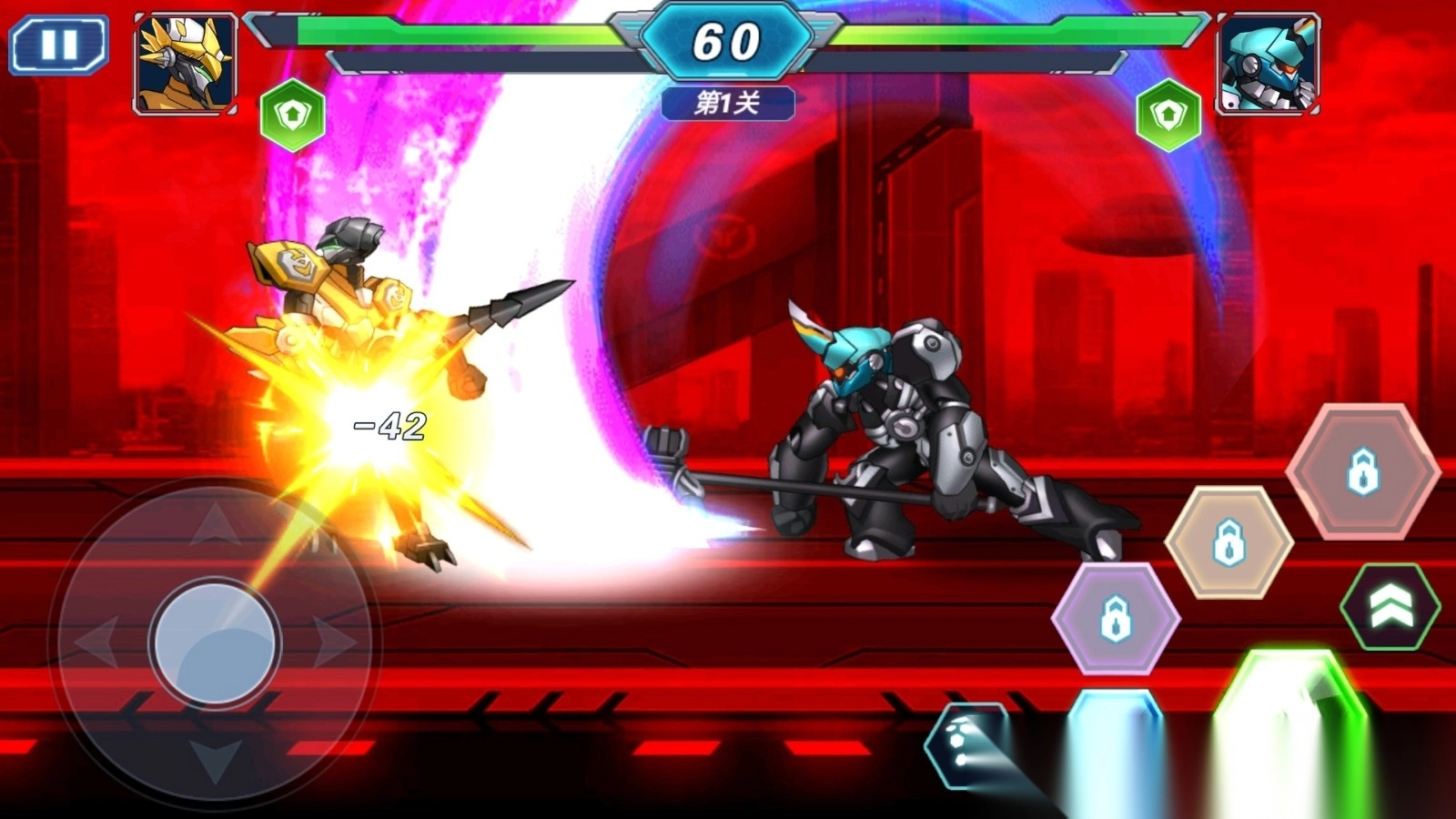
Task: Pause the fight with the pause button
Action: pyautogui.click(x=59, y=44)
